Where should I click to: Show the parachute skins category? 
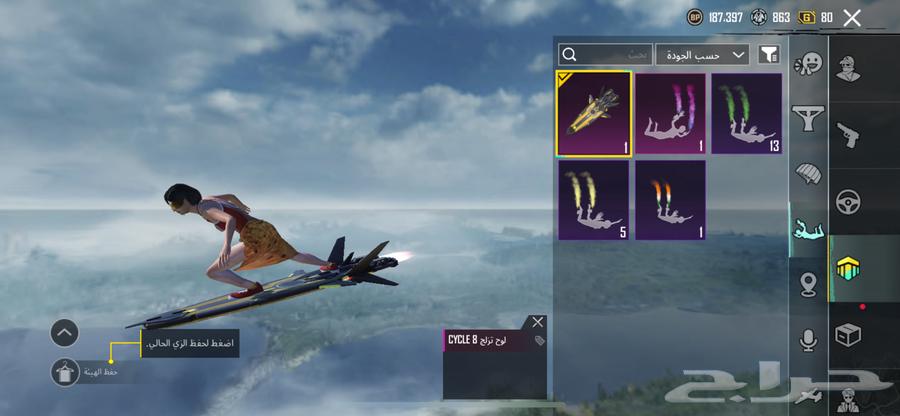(807, 175)
